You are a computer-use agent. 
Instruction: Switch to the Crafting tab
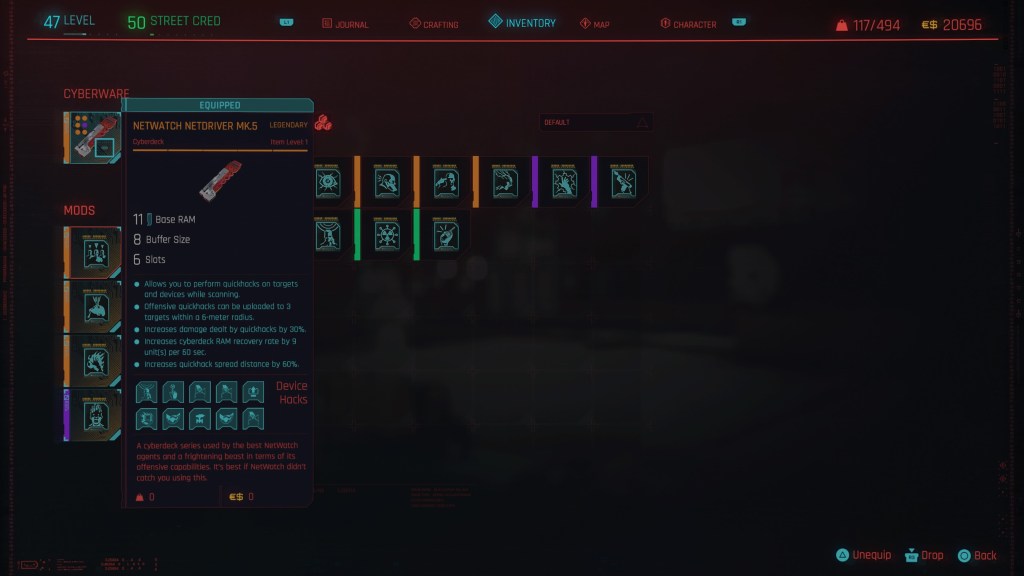pos(435,24)
